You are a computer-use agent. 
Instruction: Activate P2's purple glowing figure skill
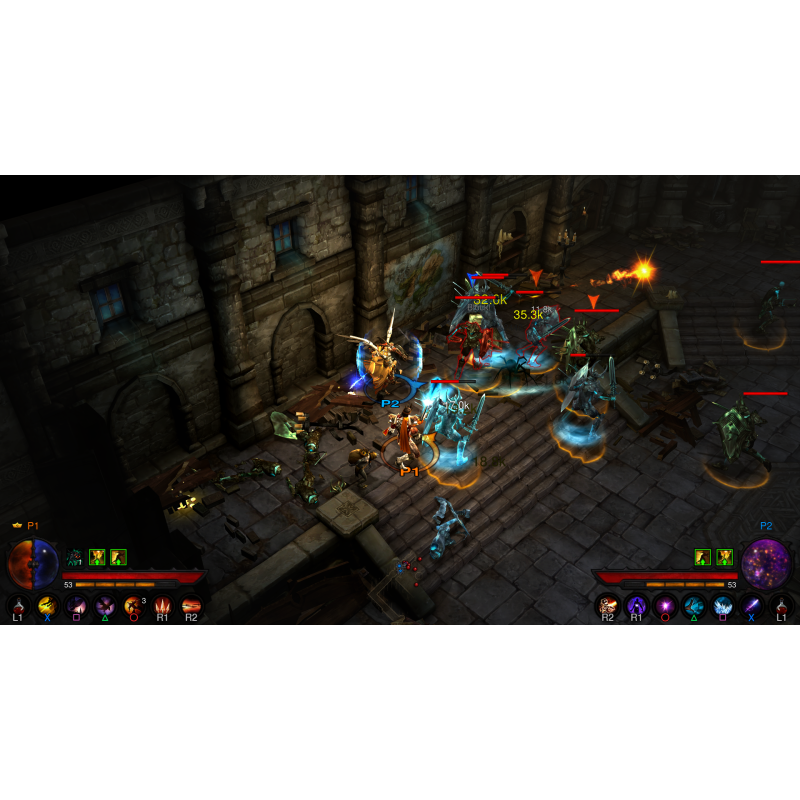[637, 605]
